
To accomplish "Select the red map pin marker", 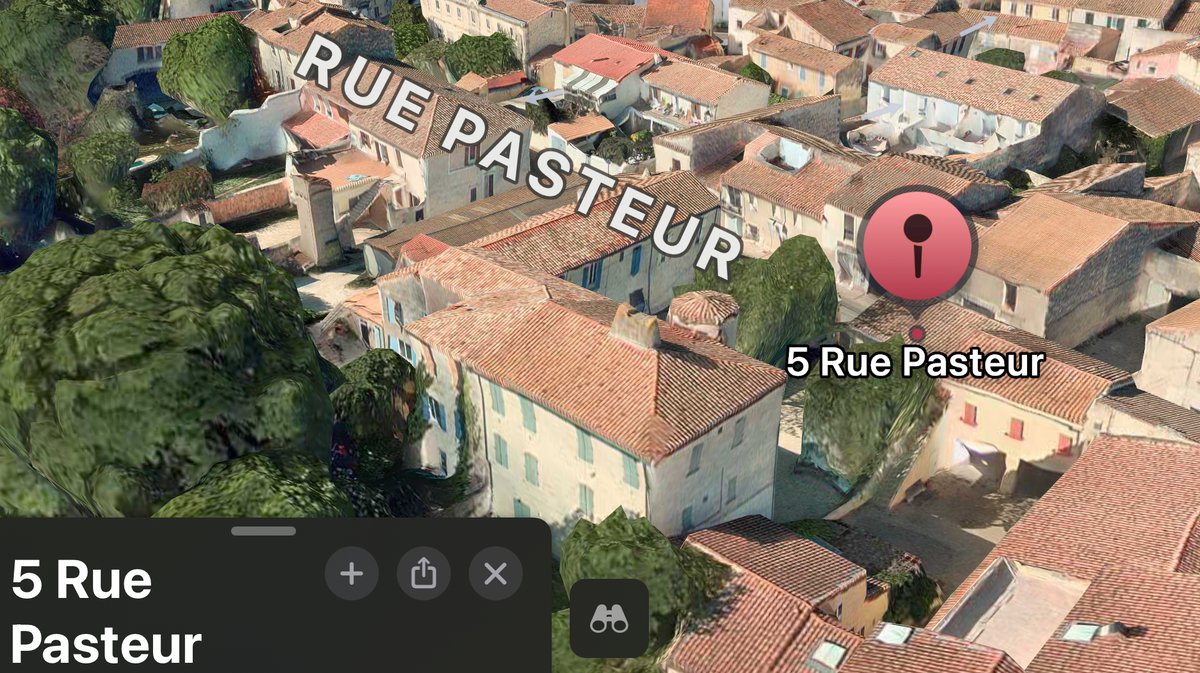I will [x=918, y=245].
